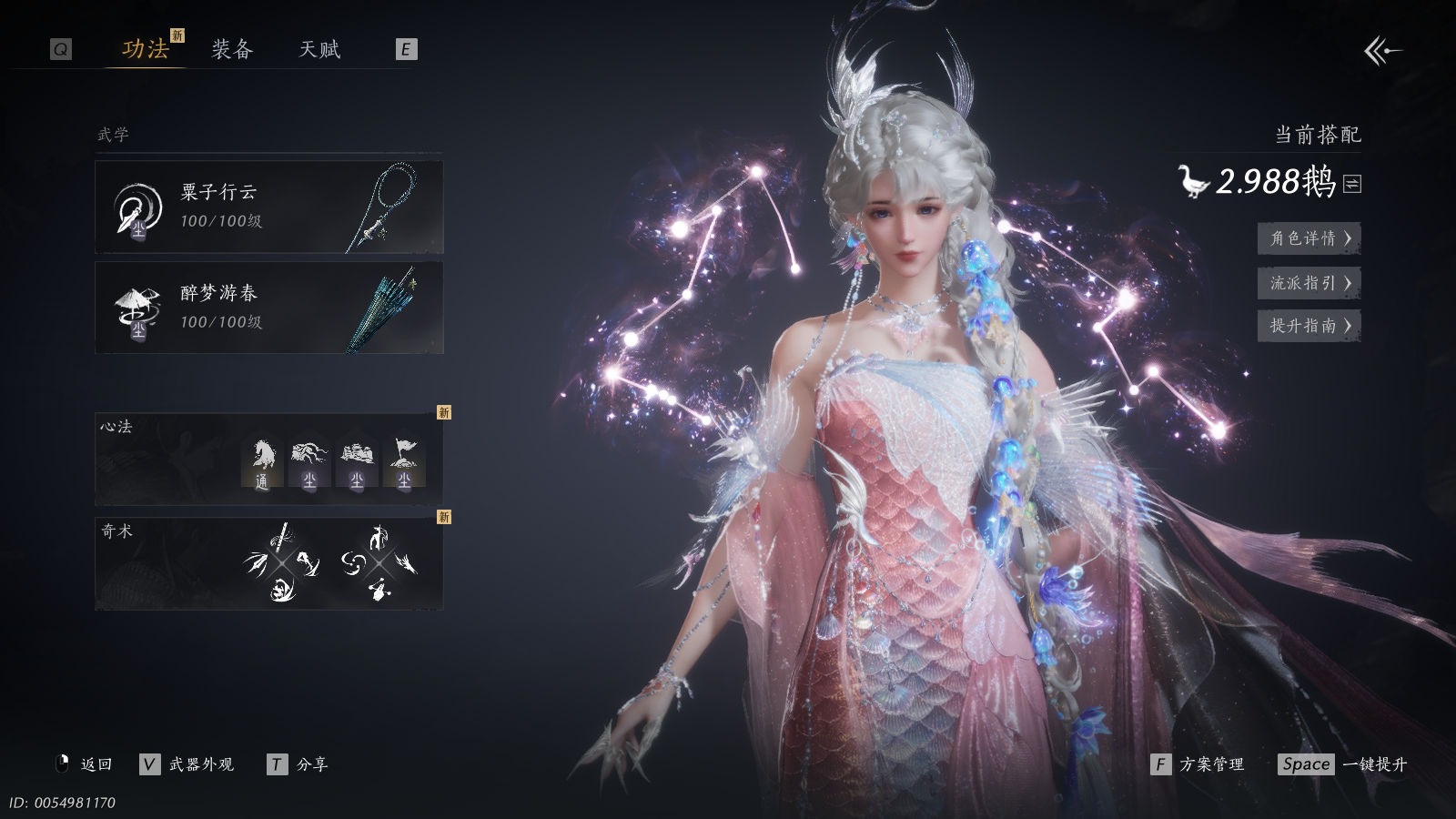
Task: Click the horse 心法 icon
Action: 262,461
